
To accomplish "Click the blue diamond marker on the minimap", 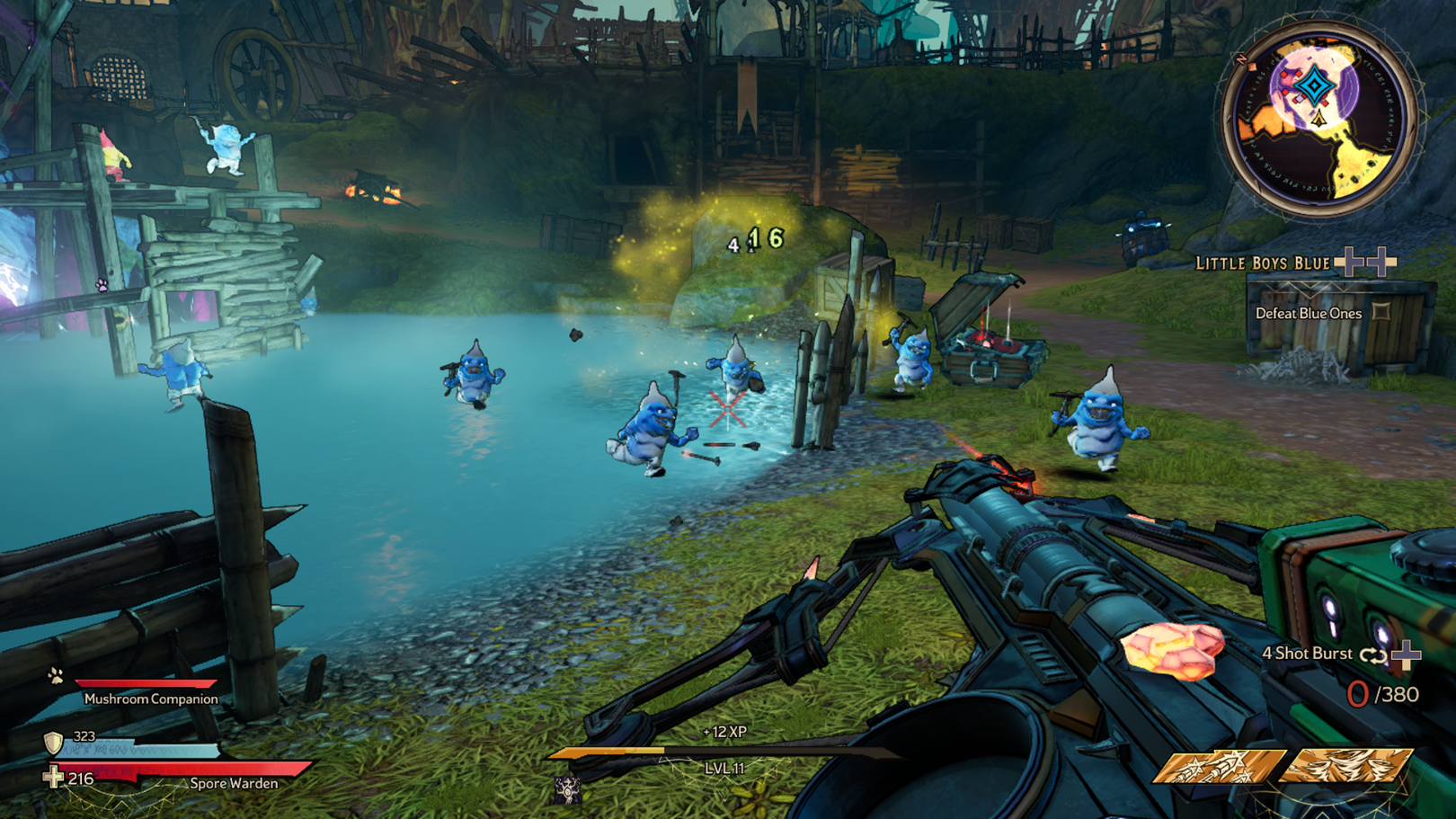I will coord(1315,87).
